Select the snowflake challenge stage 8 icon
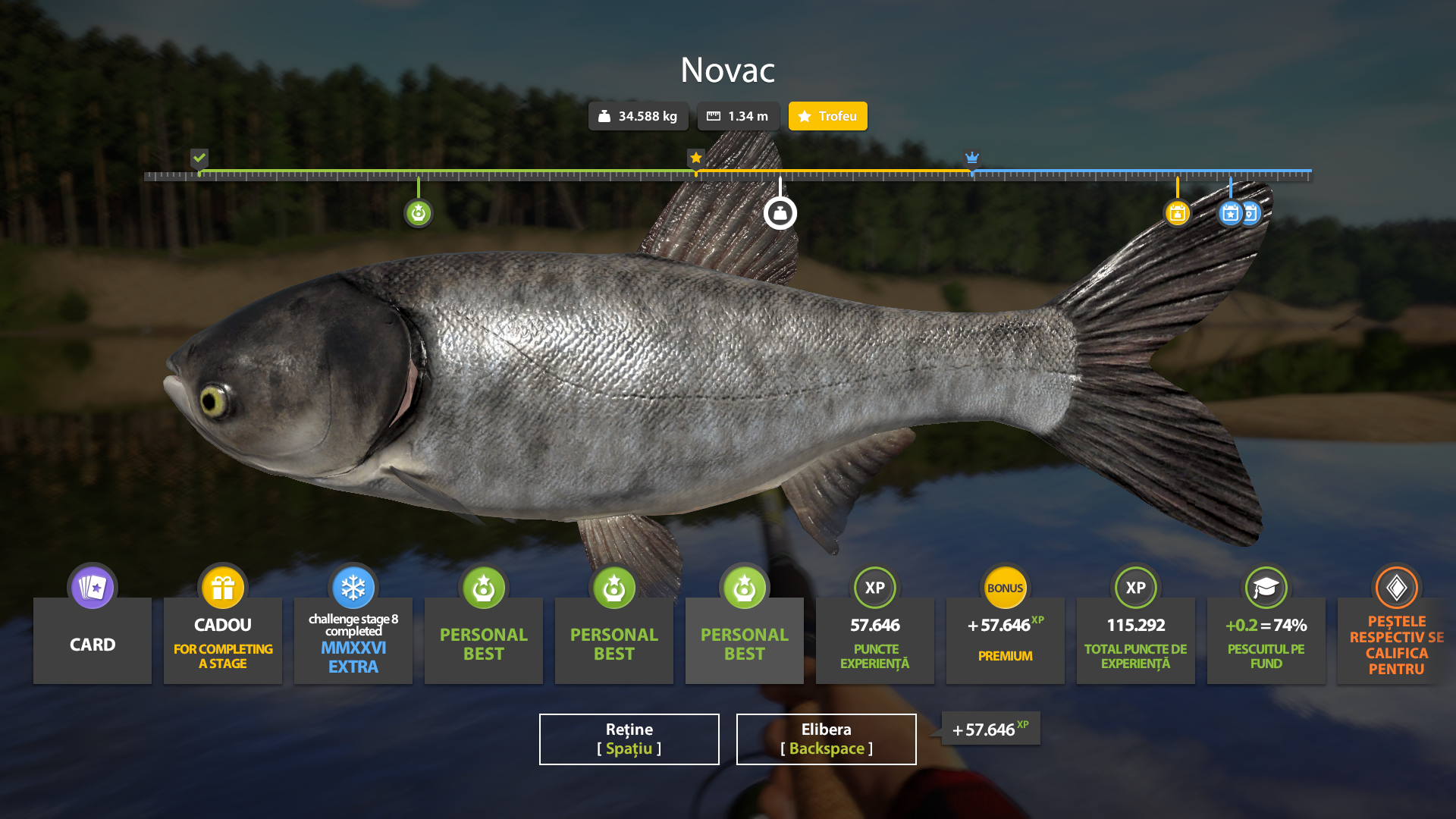1456x819 pixels. [x=353, y=587]
